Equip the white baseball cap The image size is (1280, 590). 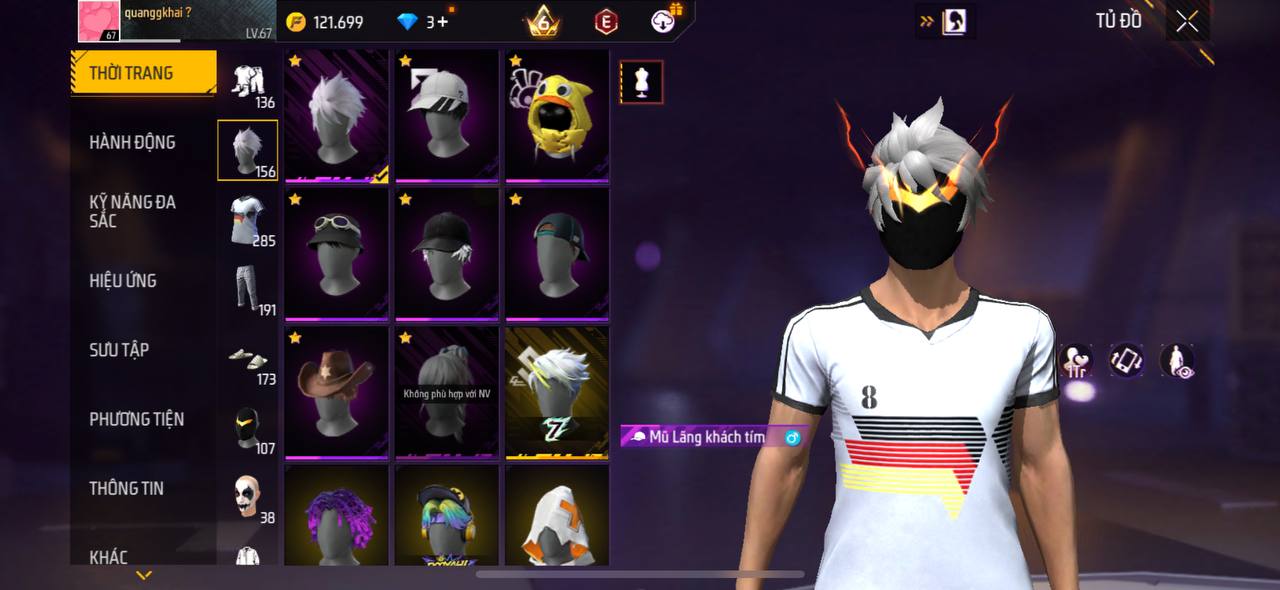tap(447, 116)
